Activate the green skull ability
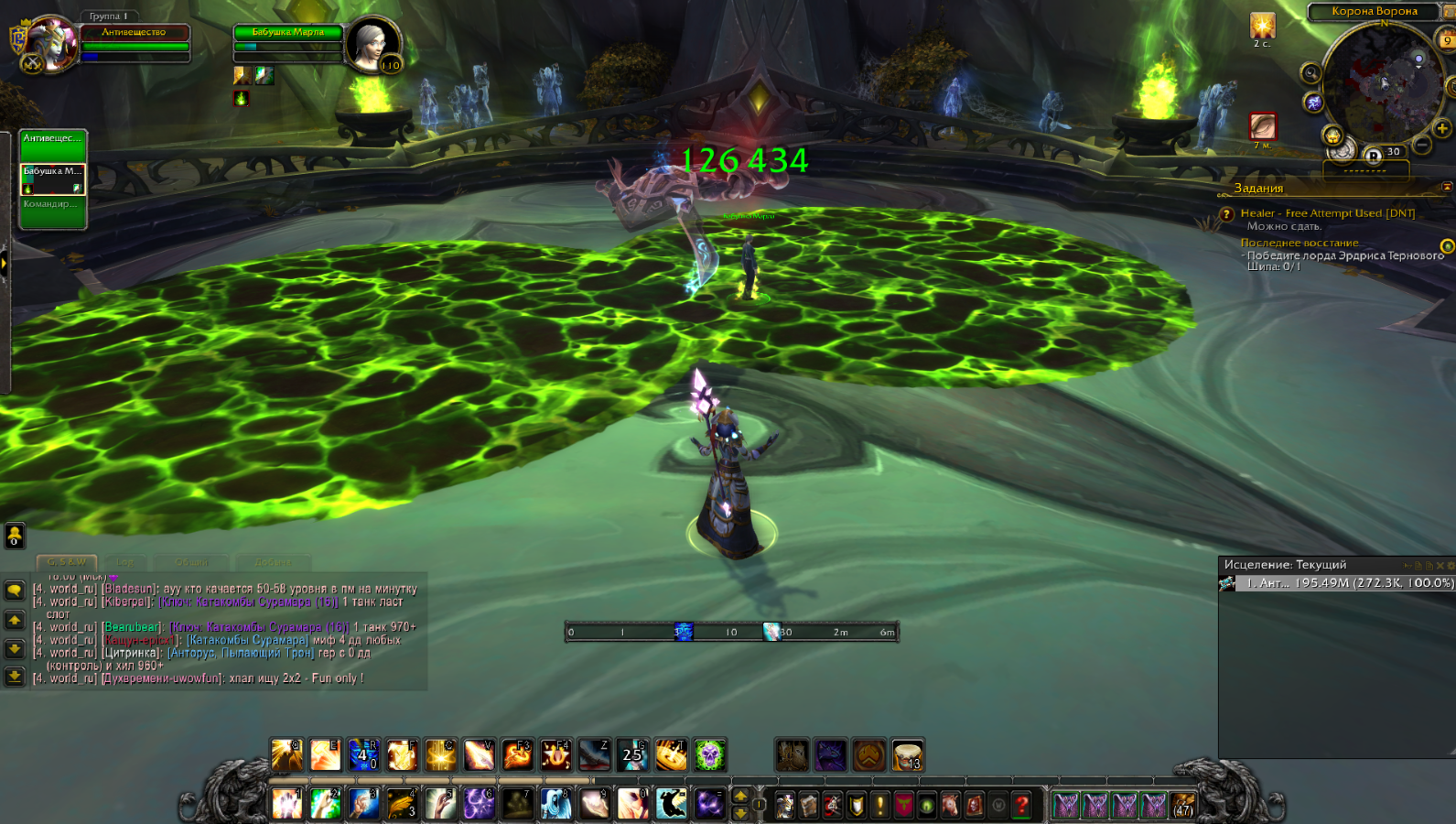This screenshot has width=1456, height=824. coord(709,755)
